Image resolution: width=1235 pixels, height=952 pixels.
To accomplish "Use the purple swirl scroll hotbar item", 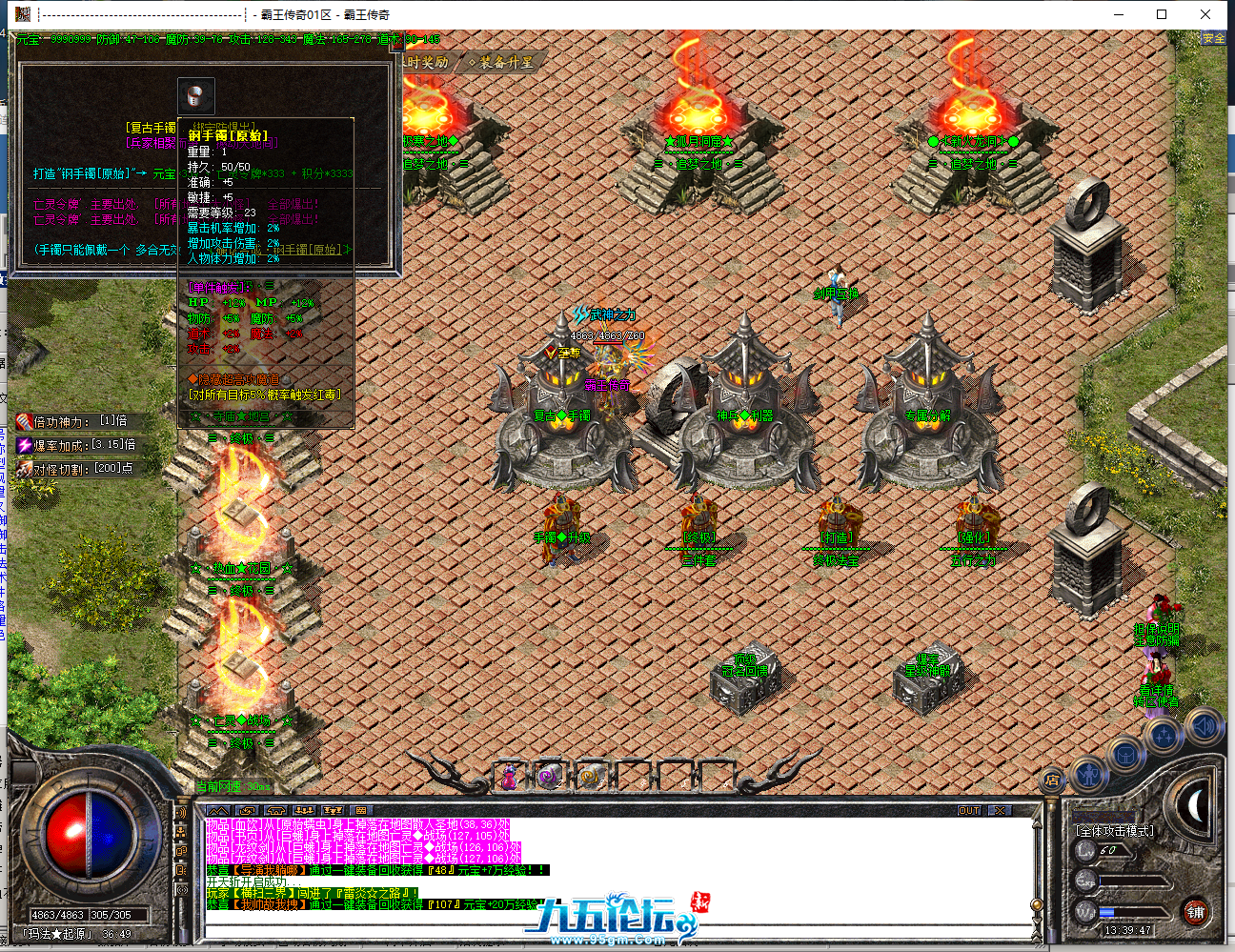I will coord(547,776).
